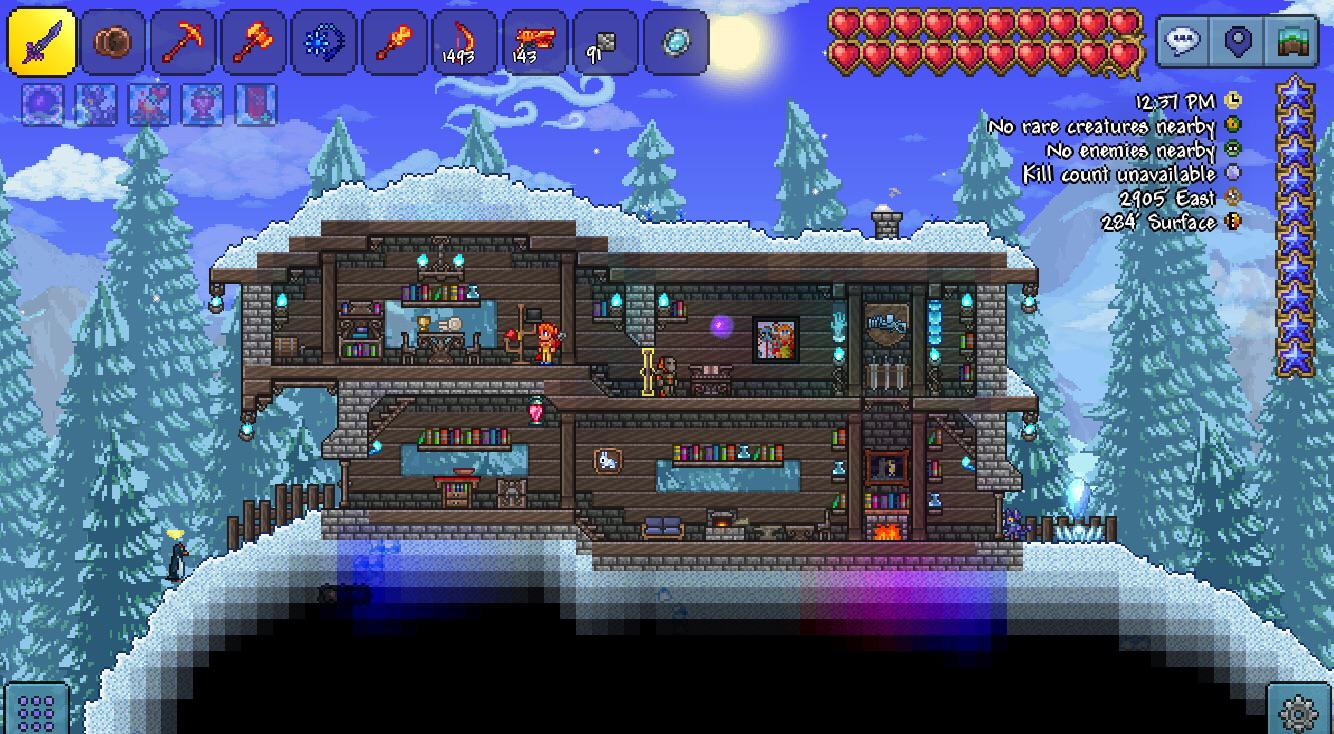Click the clock icon beside 12:37 PM

click(1231, 100)
